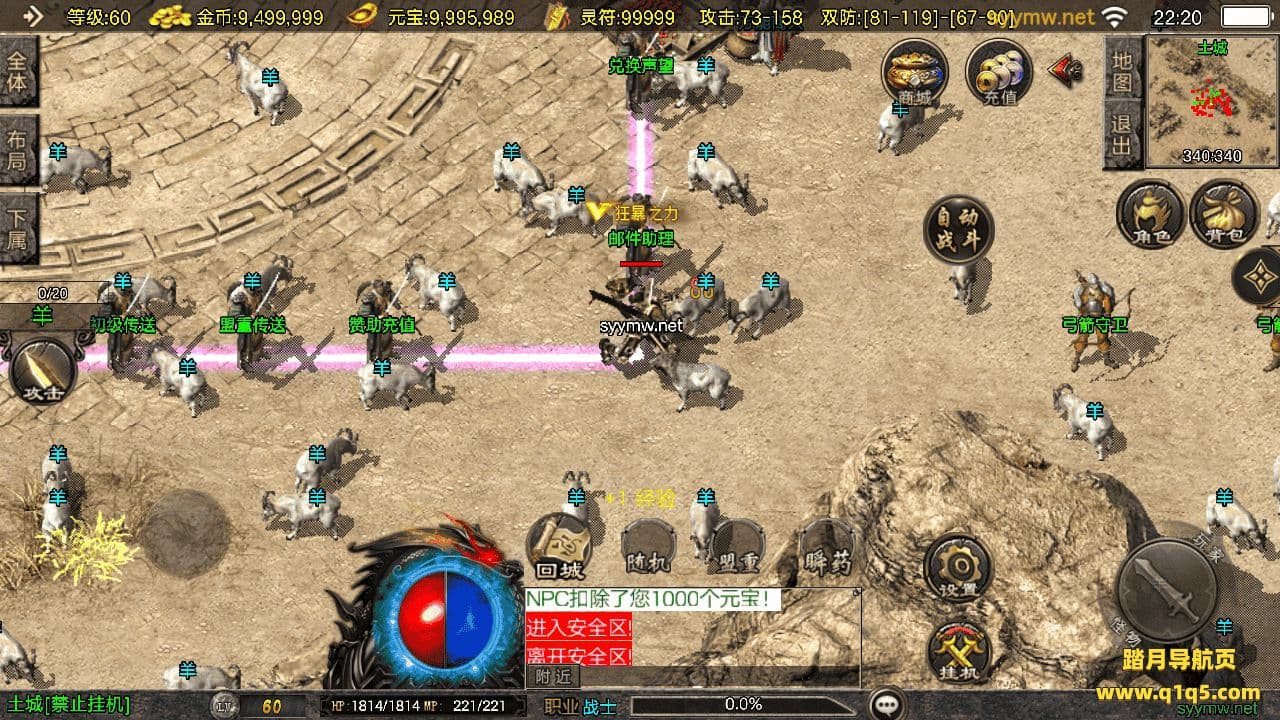Open the 地图 map panel
This screenshot has height=720, width=1280.
pos(1123,71)
